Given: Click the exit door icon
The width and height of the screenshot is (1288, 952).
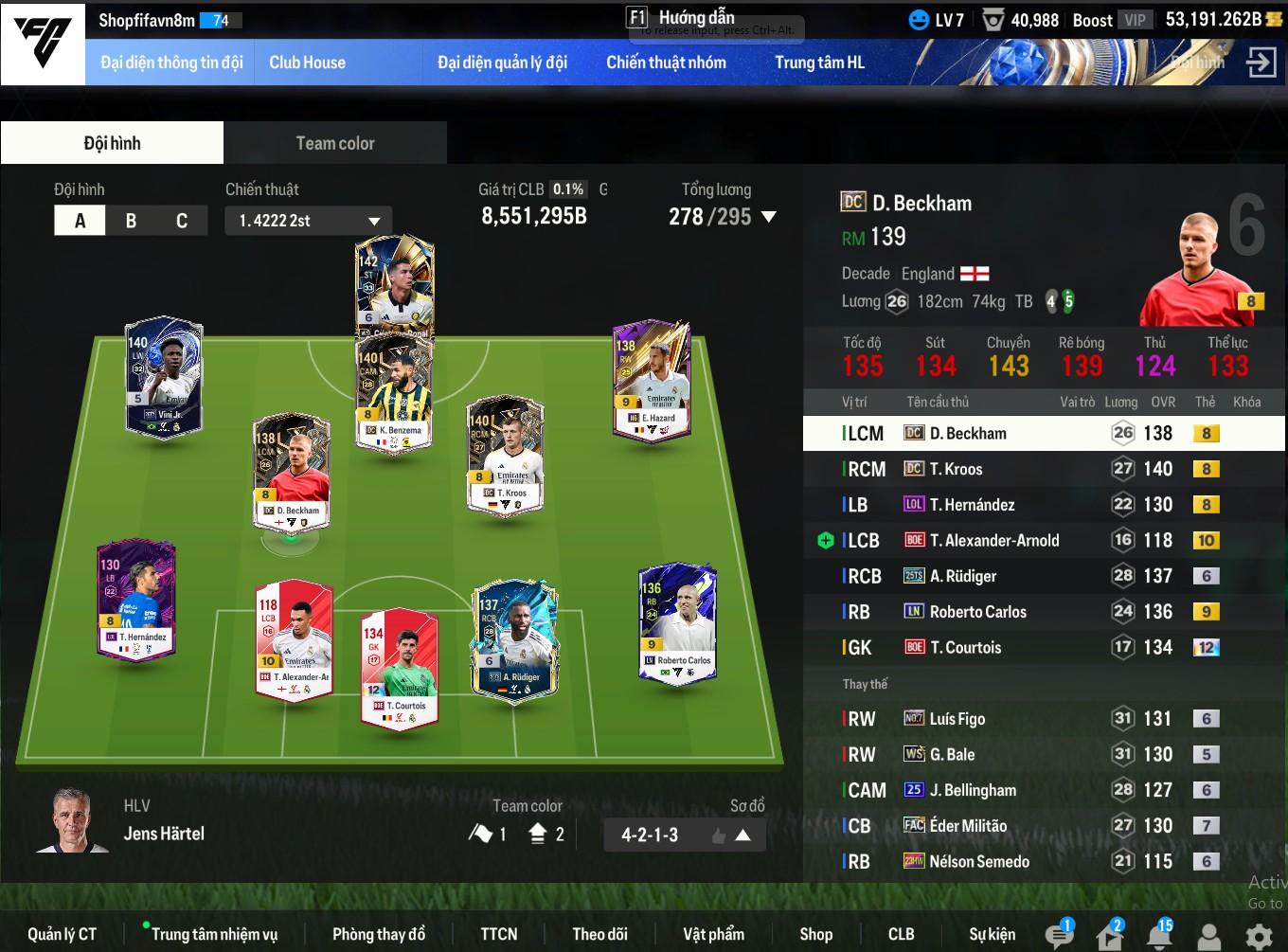Looking at the screenshot, I should click(1261, 63).
